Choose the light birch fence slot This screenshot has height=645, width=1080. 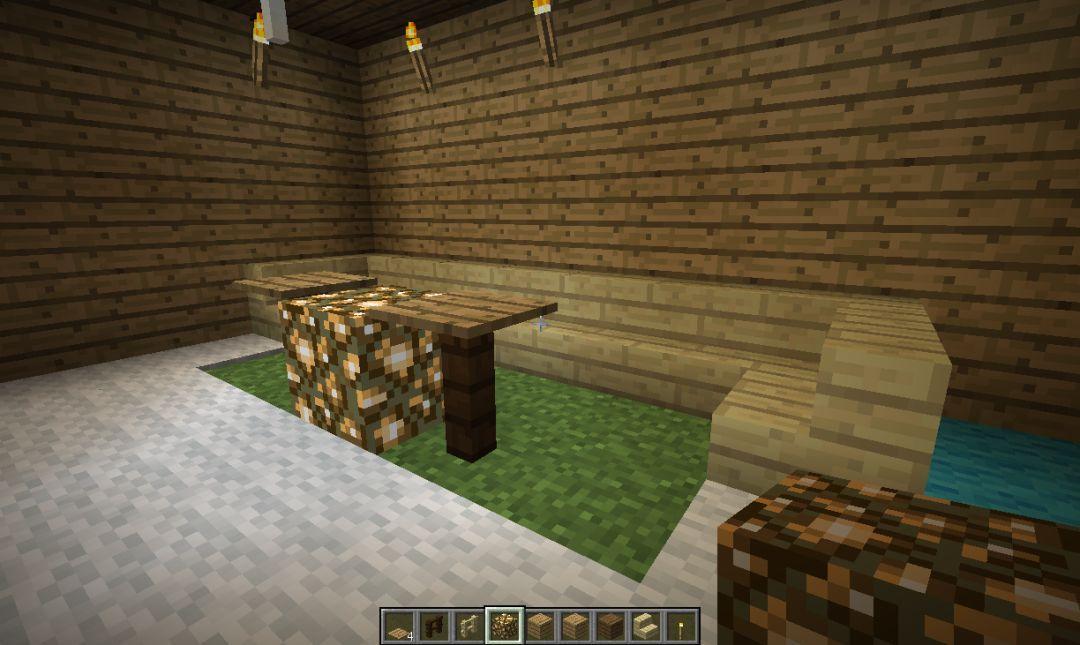click(467, 626)
